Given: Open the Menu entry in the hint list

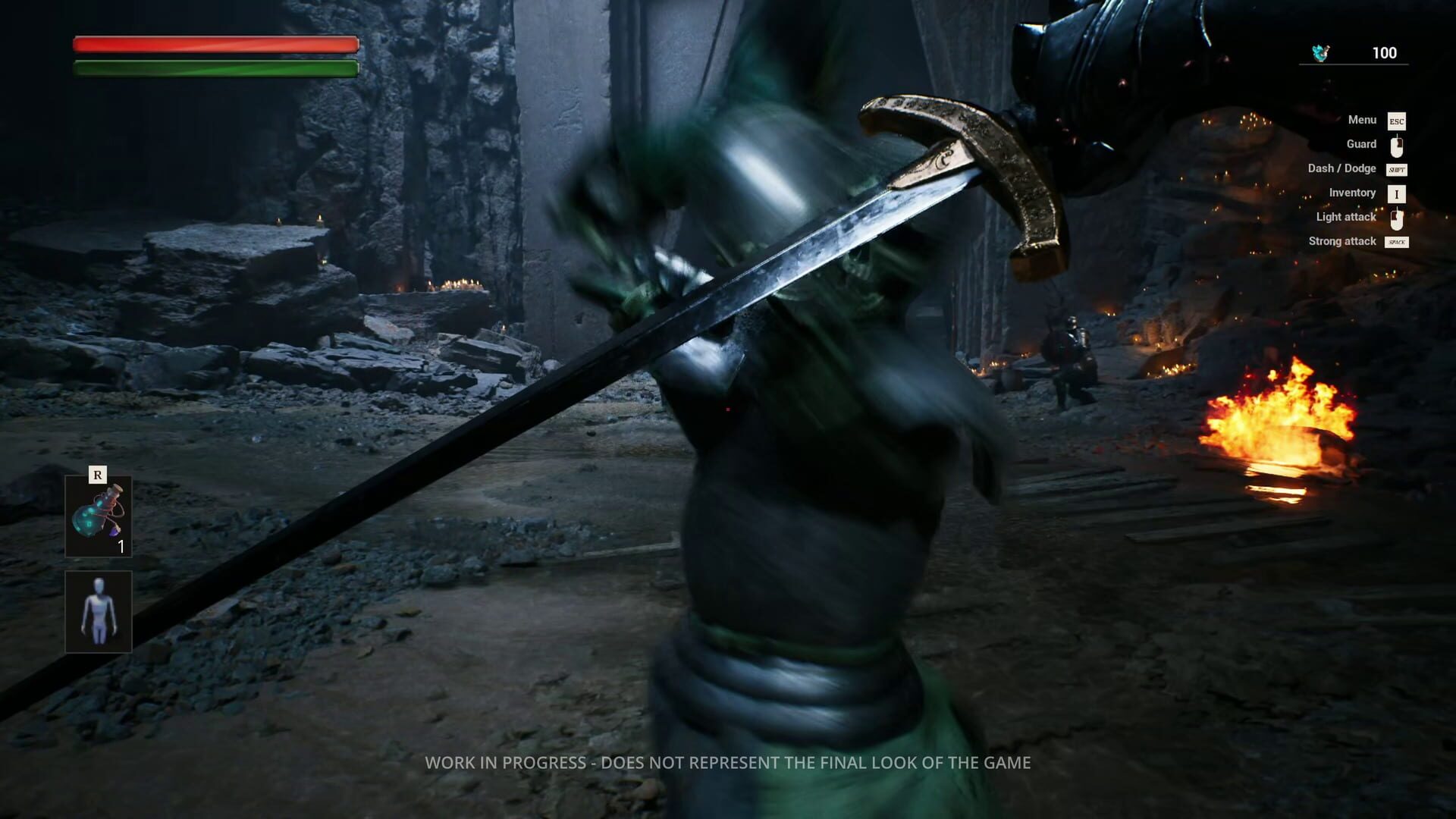Looking at the screenshot, I should click(x=1363, y=120).
